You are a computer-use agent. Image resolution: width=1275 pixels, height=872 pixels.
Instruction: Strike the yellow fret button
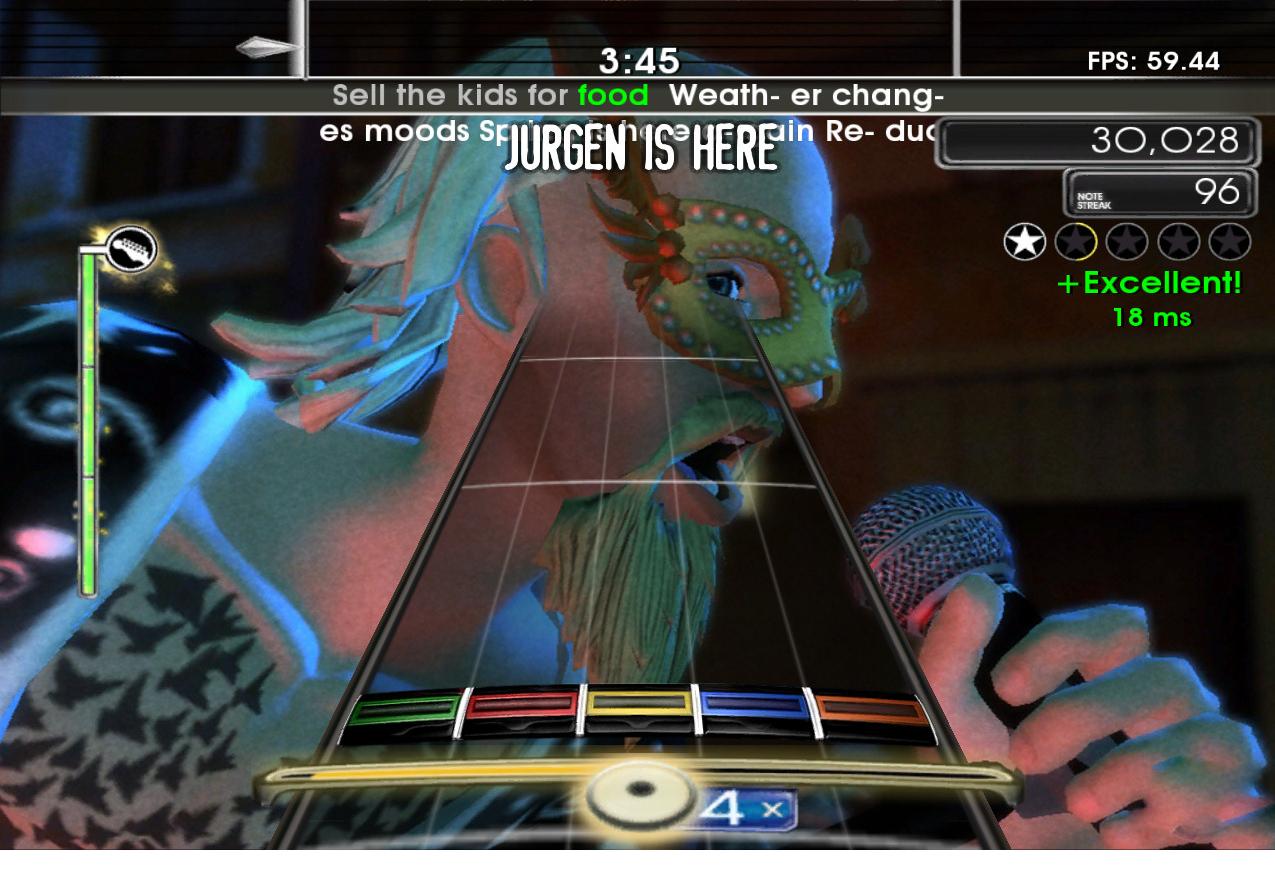[640, 705]
